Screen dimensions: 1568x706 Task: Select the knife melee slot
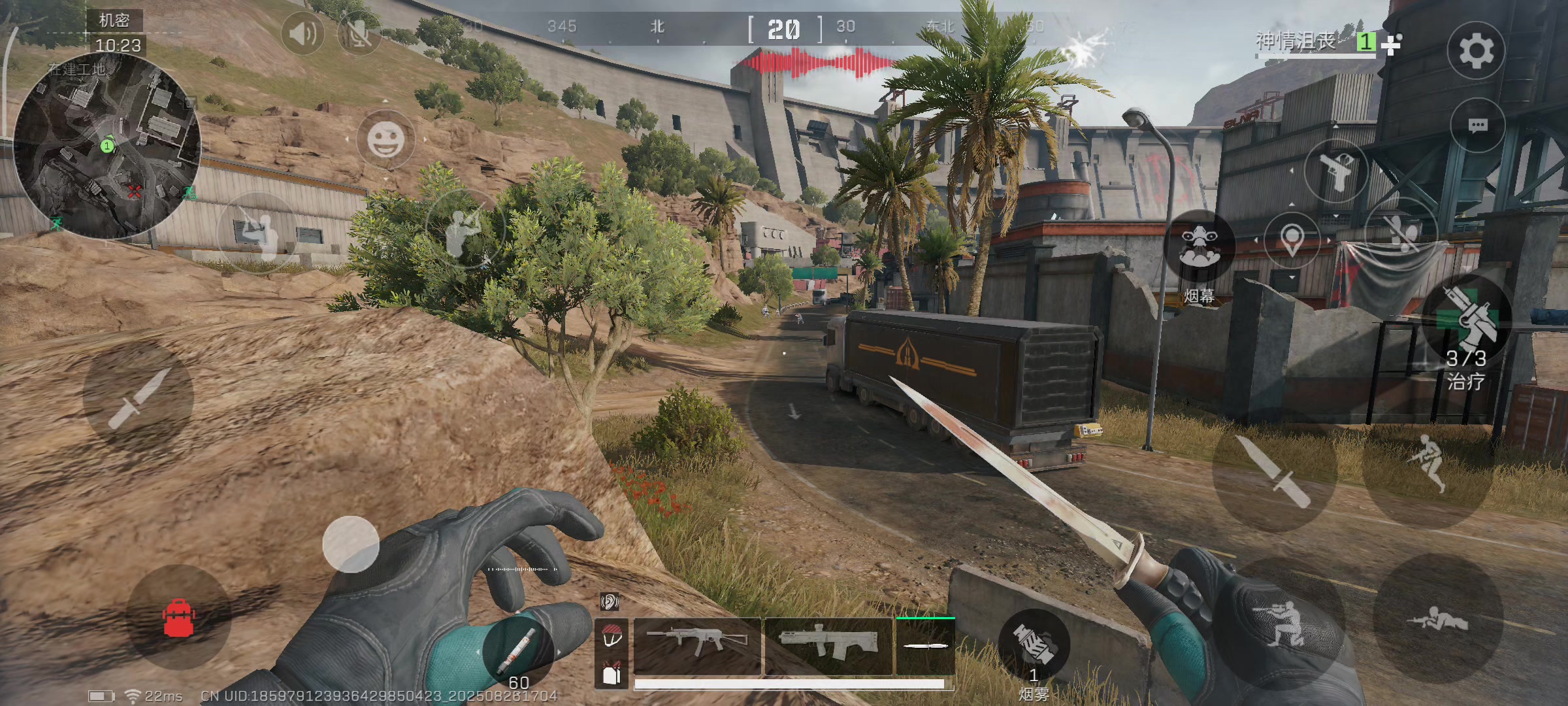(x=925, y=646)
